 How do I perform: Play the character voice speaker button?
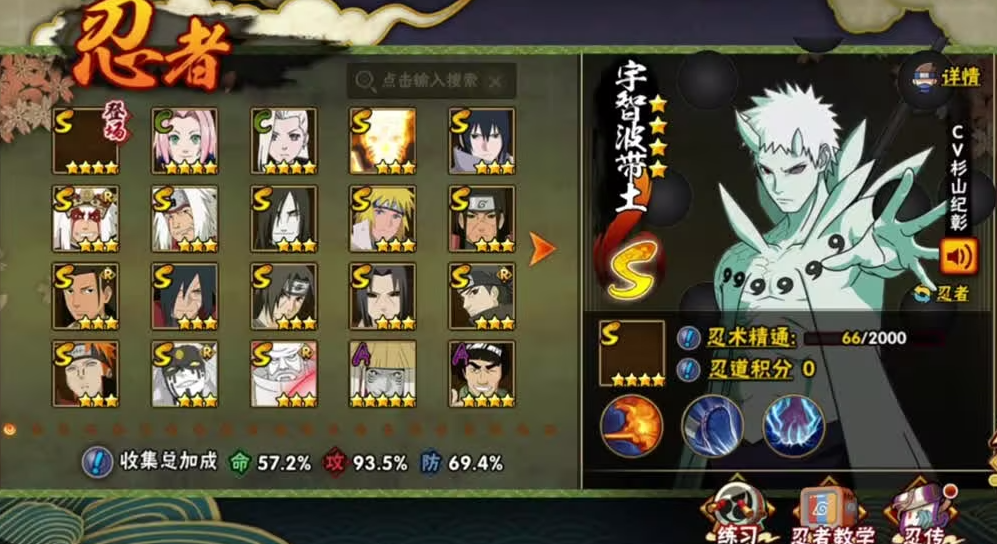coord(958,257)
